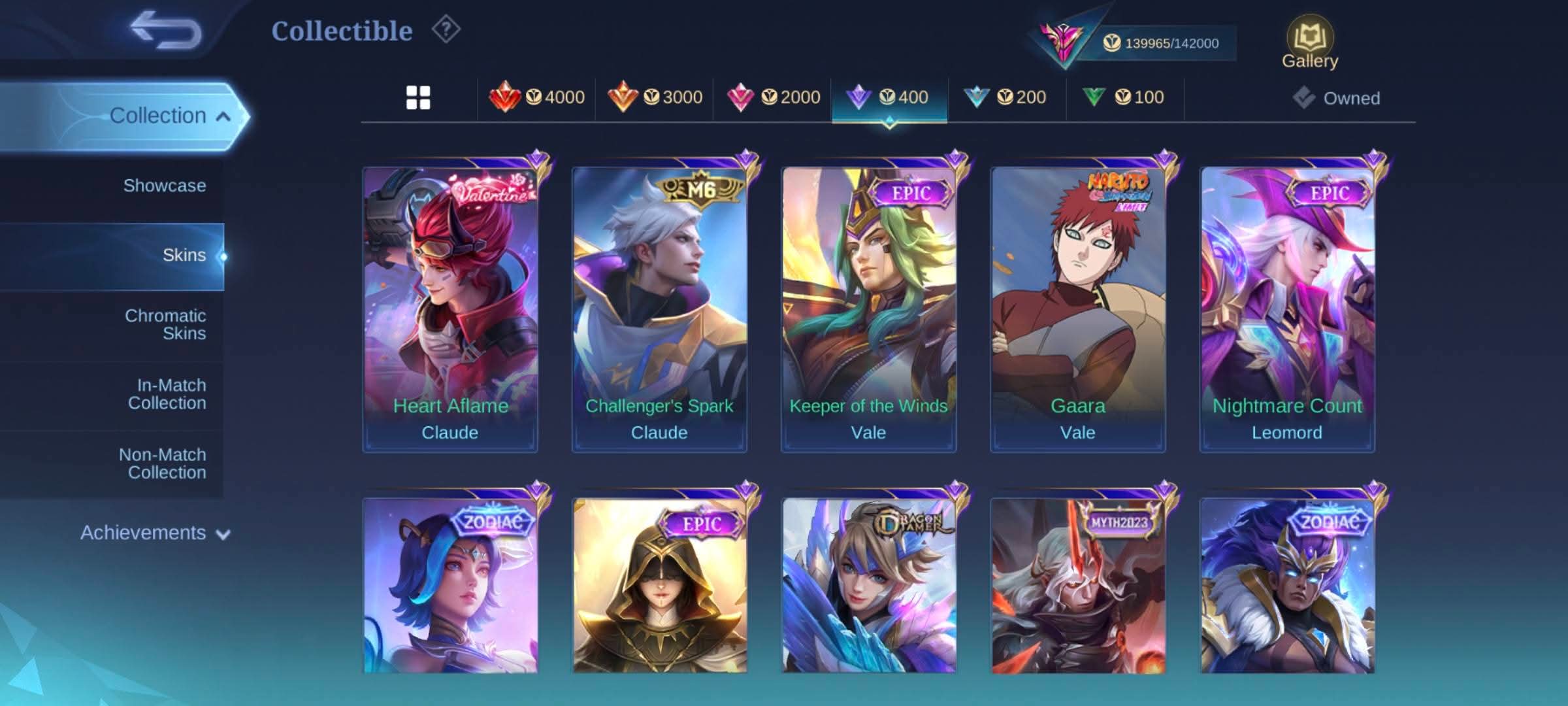This screenshot has height=706, width=1568.
Task: Toggle the Owned filter
Action: tap(1337, 98)
